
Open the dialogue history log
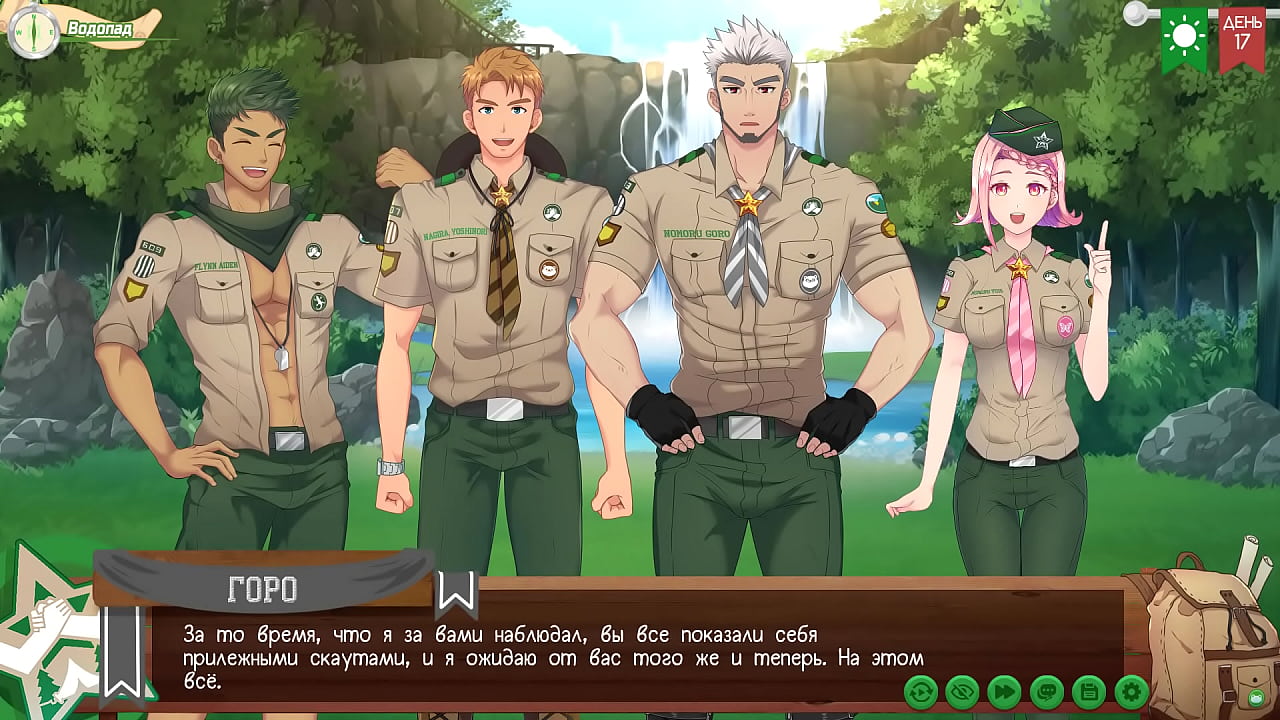pos(1046,691)
